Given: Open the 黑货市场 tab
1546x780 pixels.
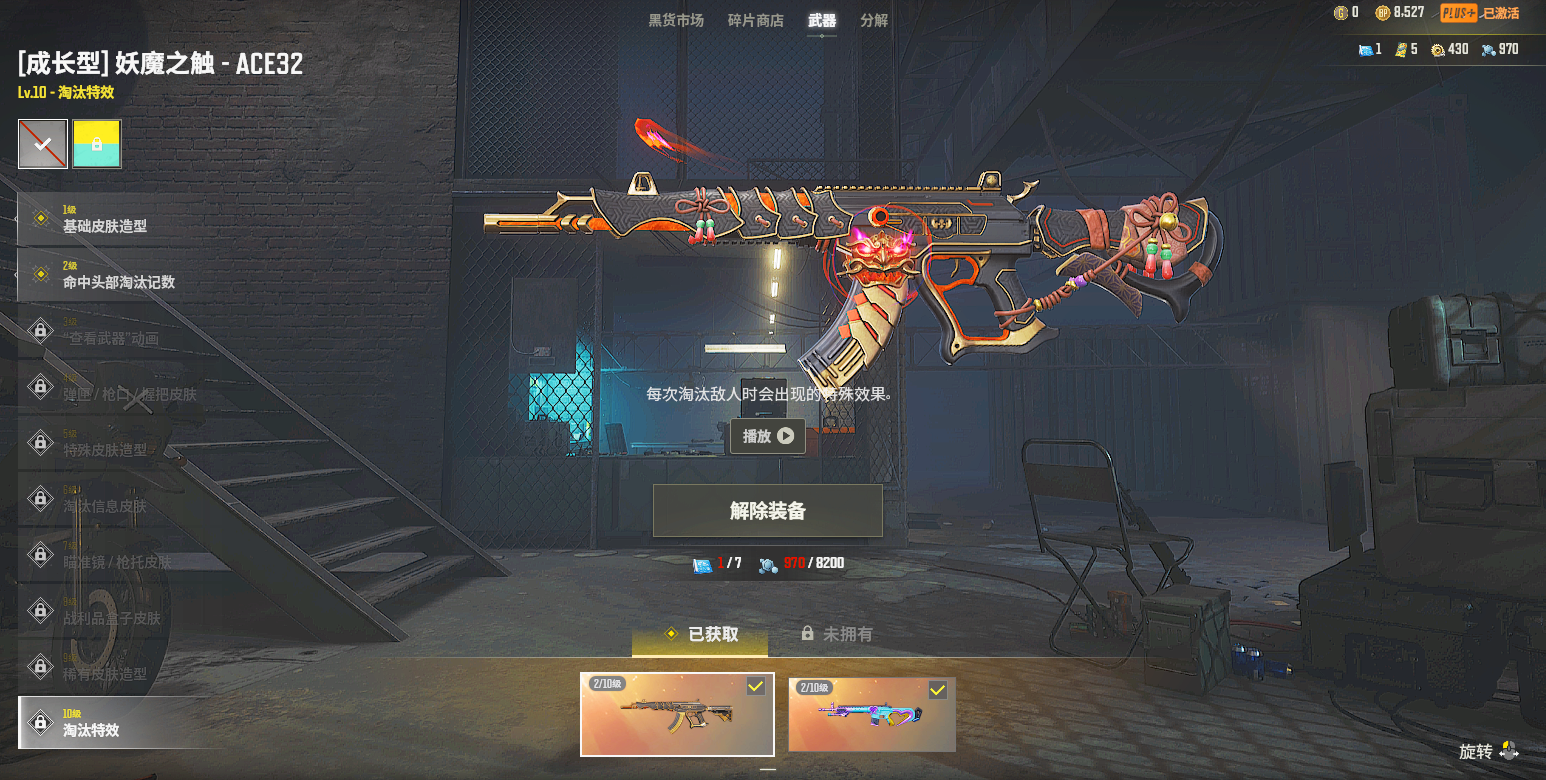Looking at the screenshot, I should pyautogui.click(x=675, y=20).
